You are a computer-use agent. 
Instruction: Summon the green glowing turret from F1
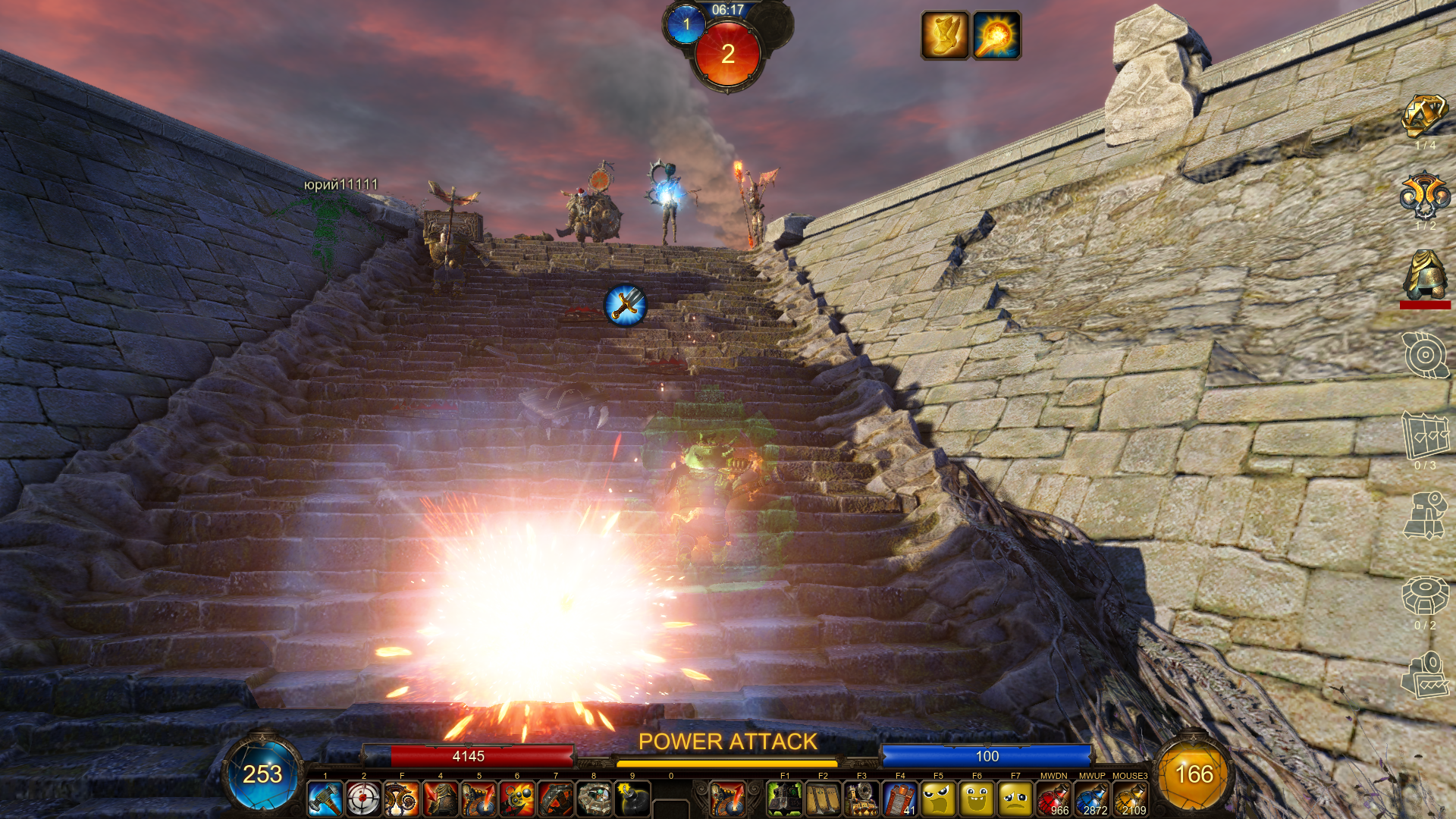[x=785, y=799]
